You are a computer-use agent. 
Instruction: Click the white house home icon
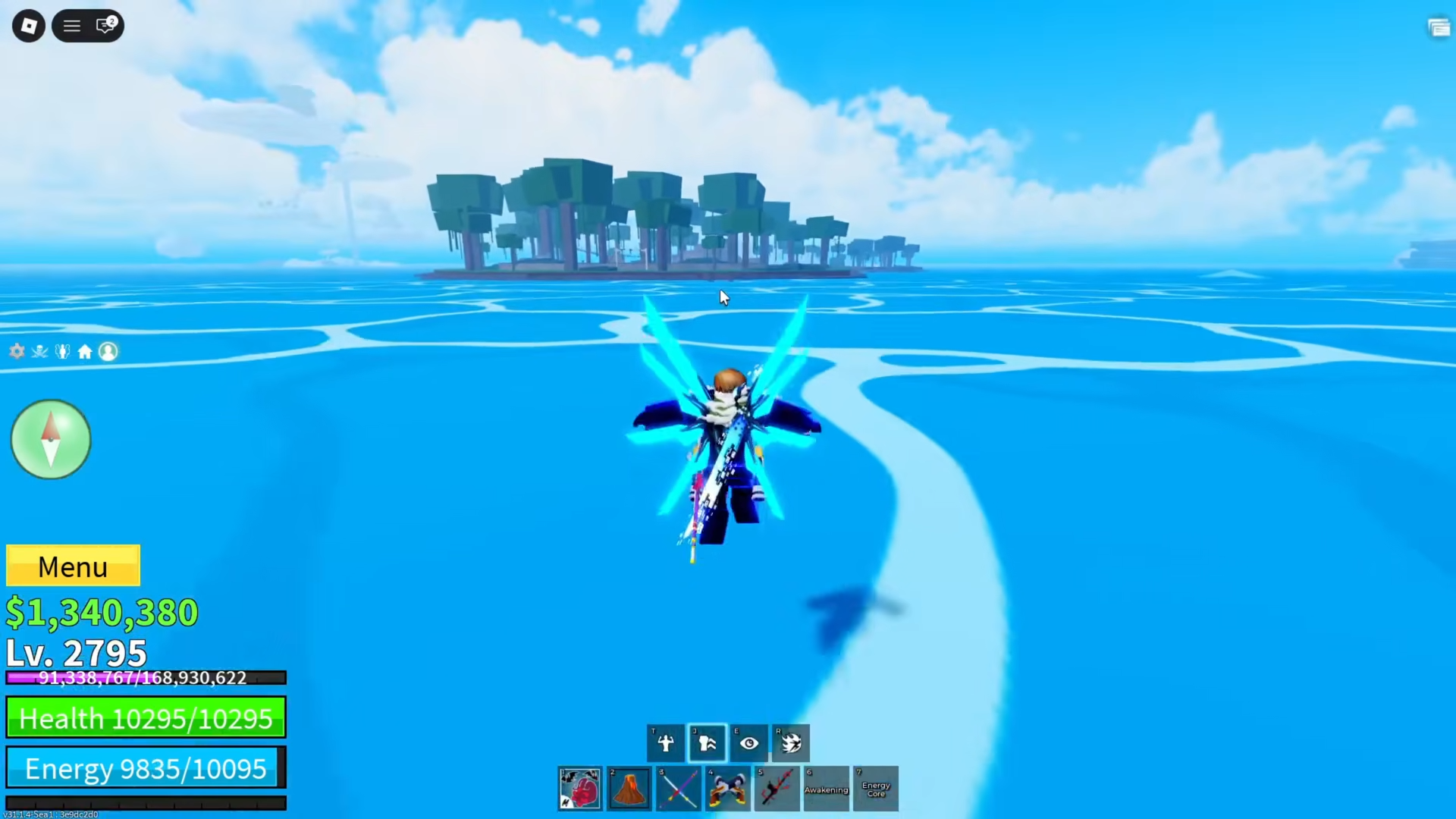(x=85, y=351)
